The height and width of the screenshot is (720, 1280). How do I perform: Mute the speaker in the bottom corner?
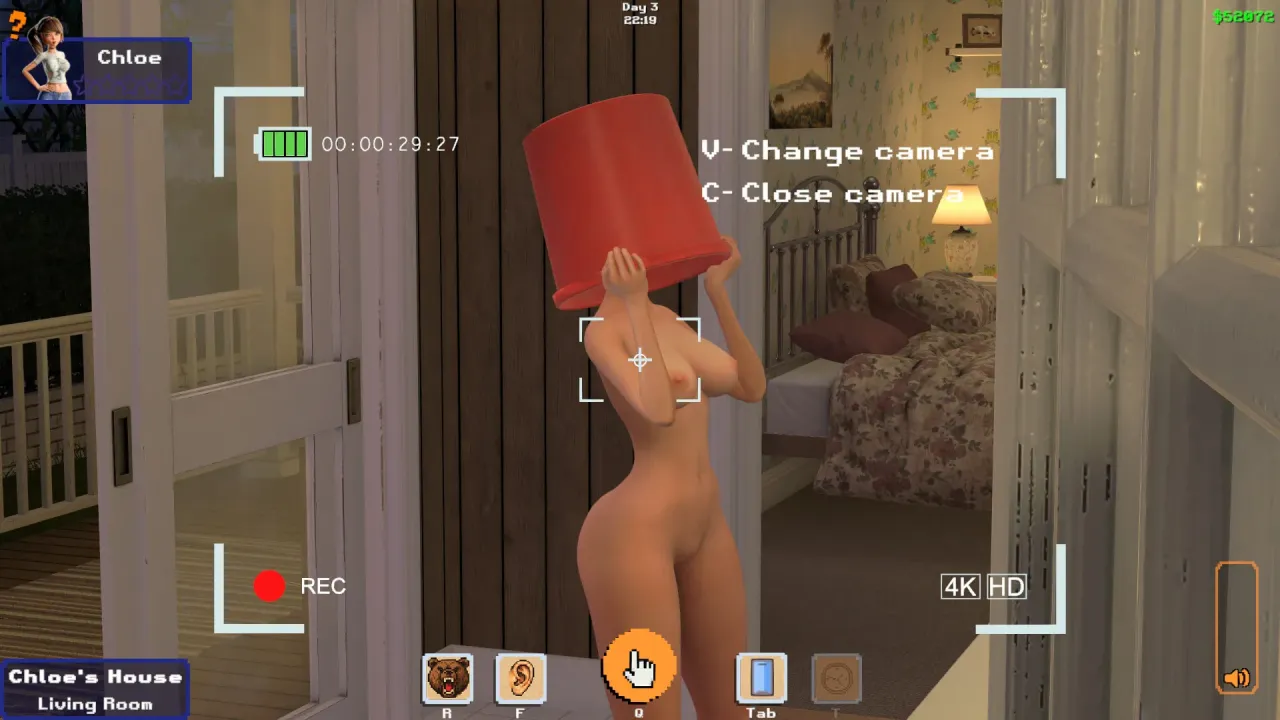1236,678
